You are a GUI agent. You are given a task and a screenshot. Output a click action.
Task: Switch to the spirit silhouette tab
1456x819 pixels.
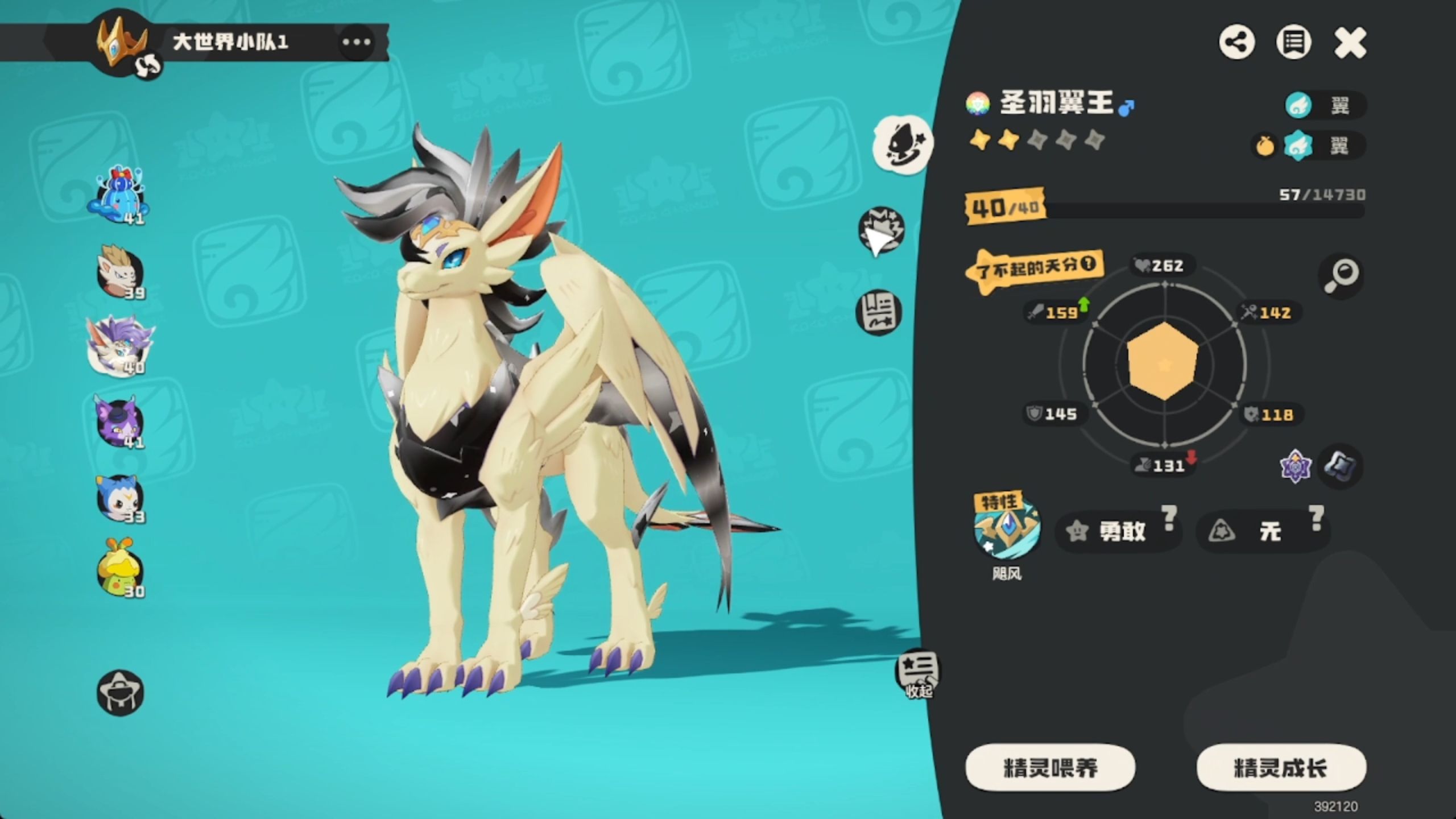[x=903, y=144]
